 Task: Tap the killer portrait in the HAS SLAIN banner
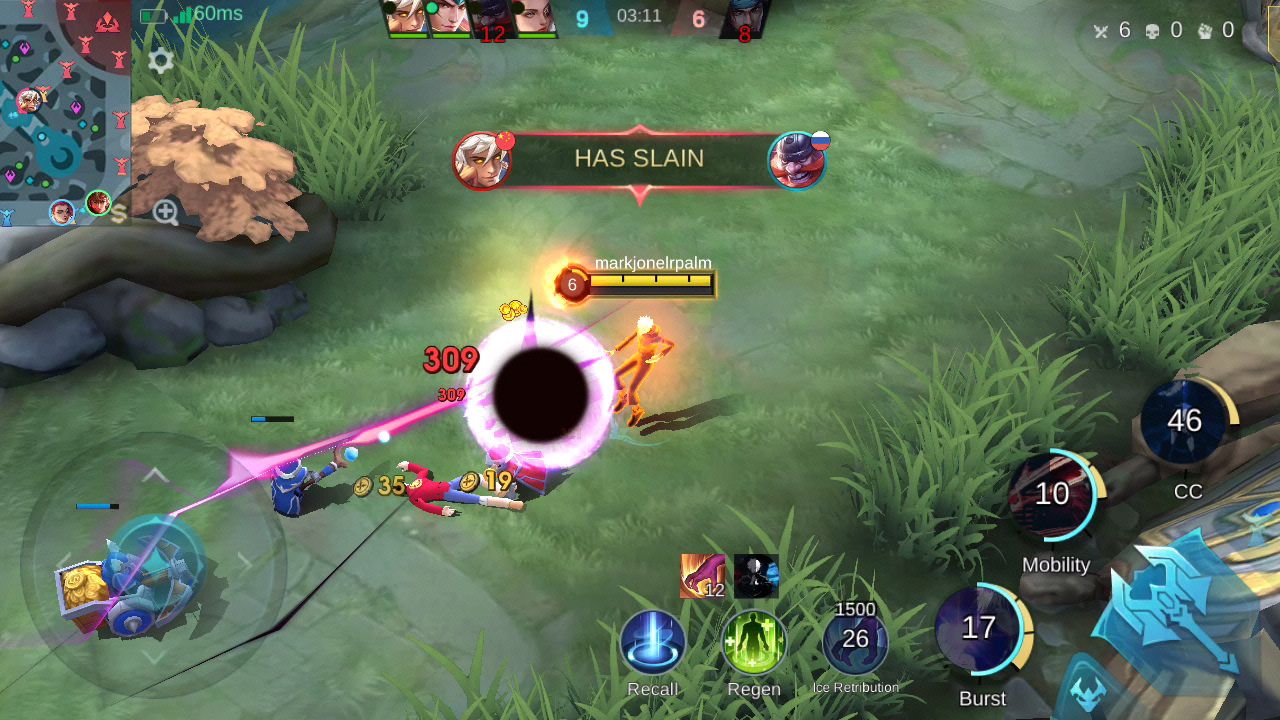coord(484,160)
